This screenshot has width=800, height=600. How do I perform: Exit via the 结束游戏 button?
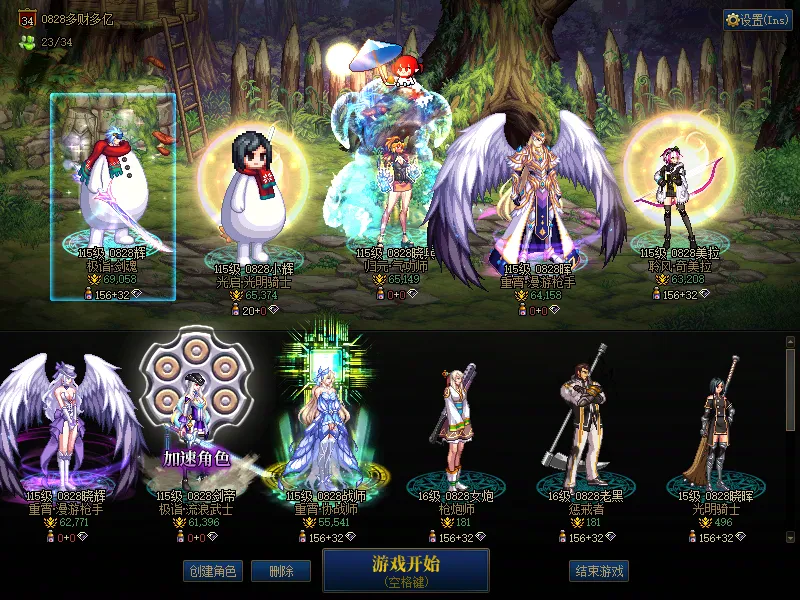coord(599,572)
